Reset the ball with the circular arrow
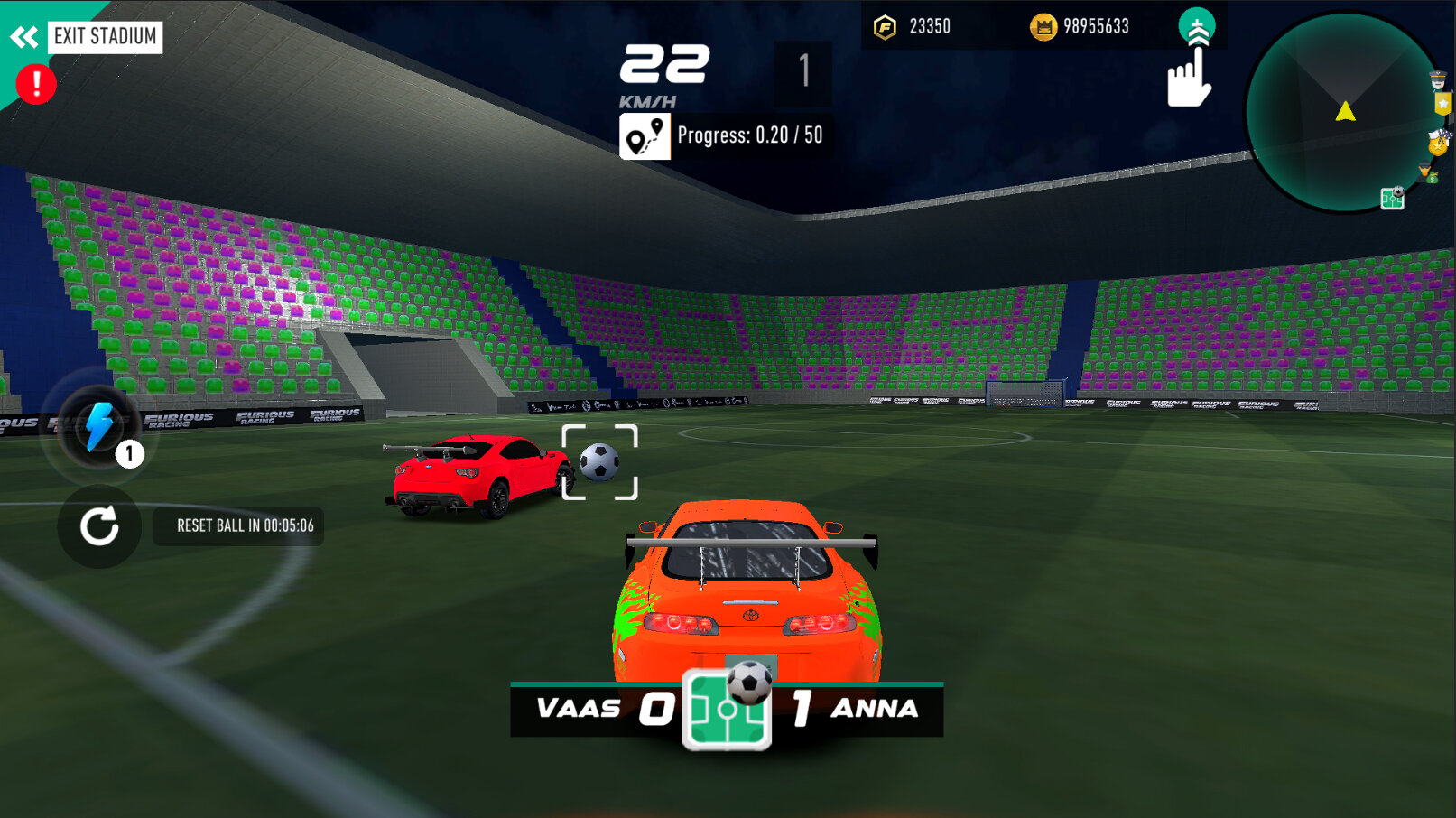This screenshot has height=818, width=1456. [x=99, y=526]
